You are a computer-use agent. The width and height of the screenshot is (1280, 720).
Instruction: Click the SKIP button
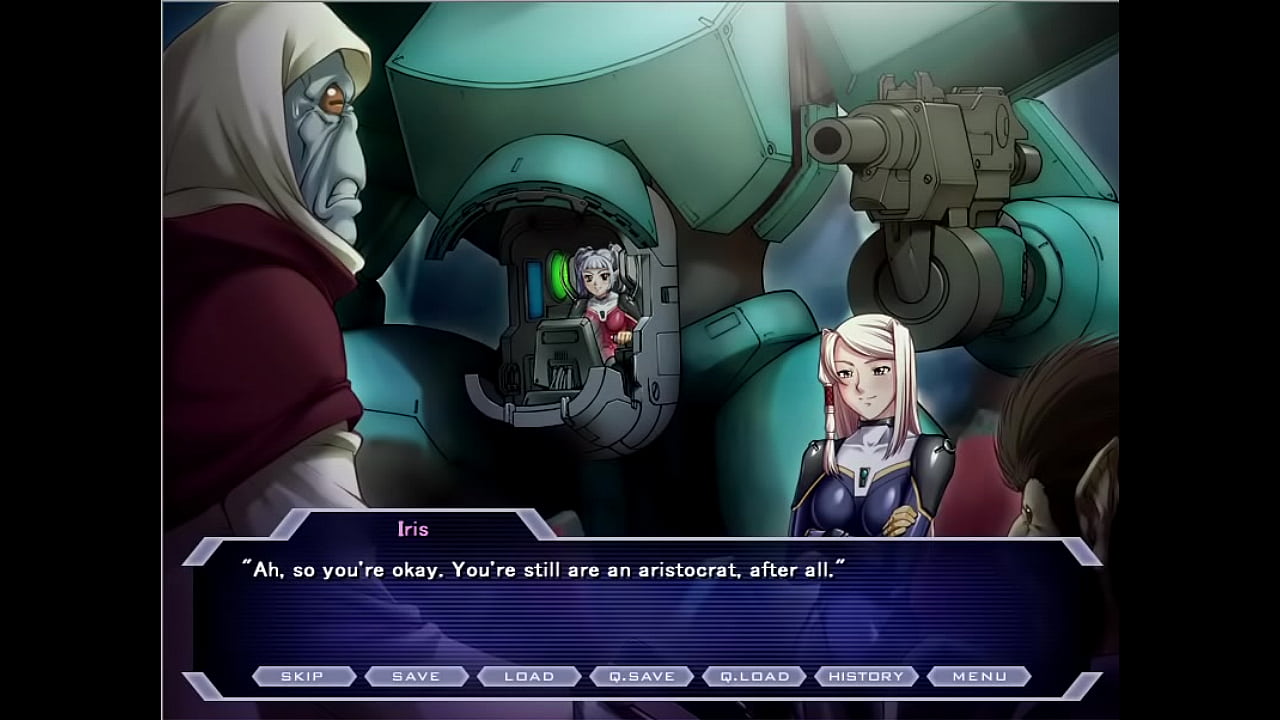(x=303, y=676)
